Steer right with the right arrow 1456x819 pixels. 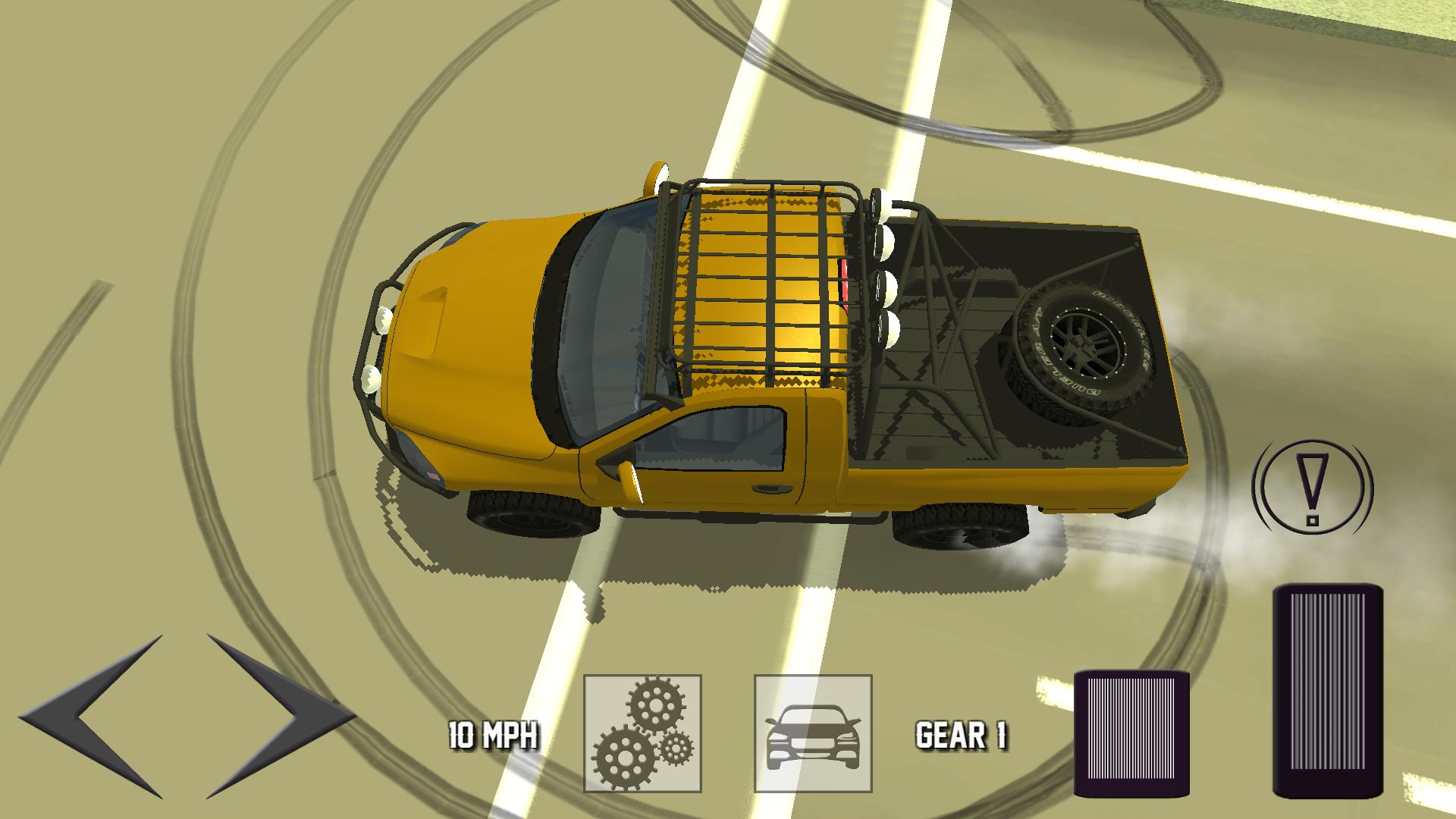click(x=277, y=714)
